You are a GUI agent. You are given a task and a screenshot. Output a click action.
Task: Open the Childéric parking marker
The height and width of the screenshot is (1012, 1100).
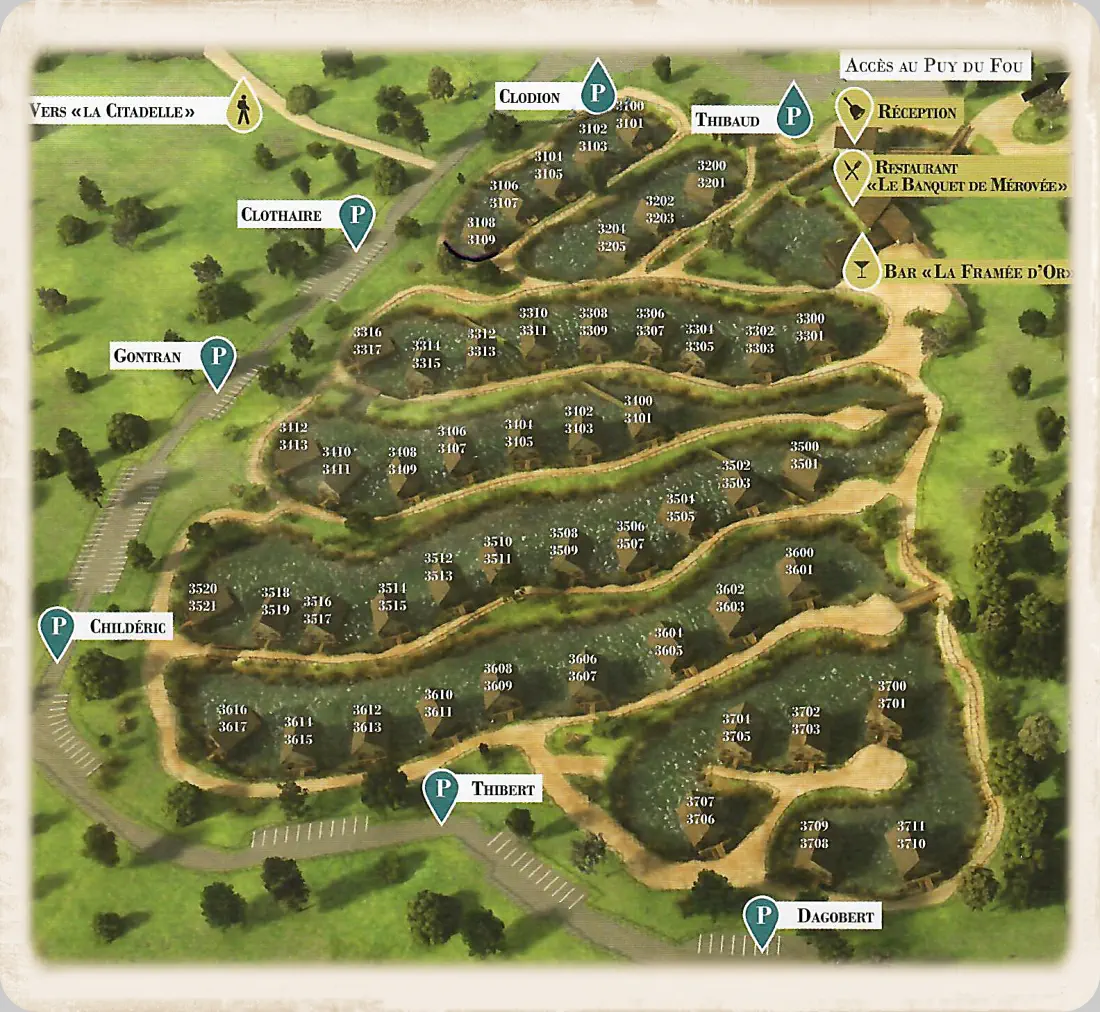[x=58, y=628]
